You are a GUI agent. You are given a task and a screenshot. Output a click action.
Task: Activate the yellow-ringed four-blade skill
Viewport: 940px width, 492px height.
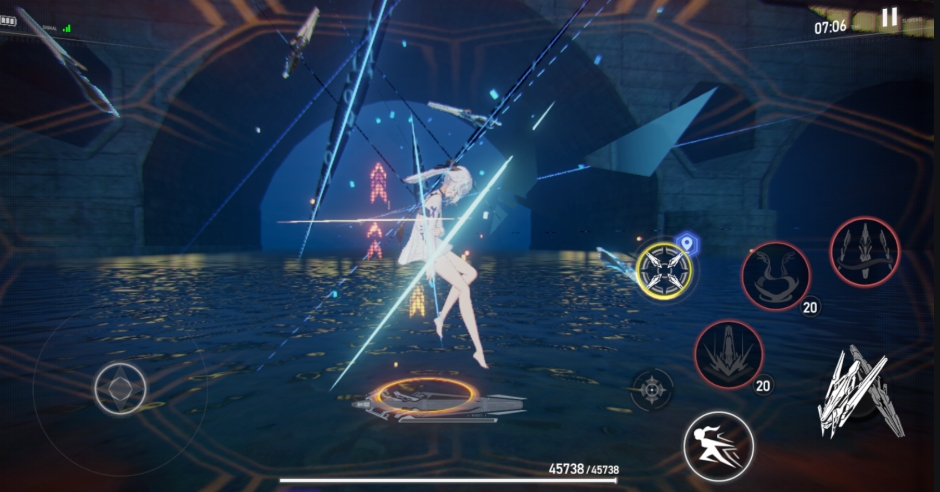pyautogui.click(x=665, y=269)
